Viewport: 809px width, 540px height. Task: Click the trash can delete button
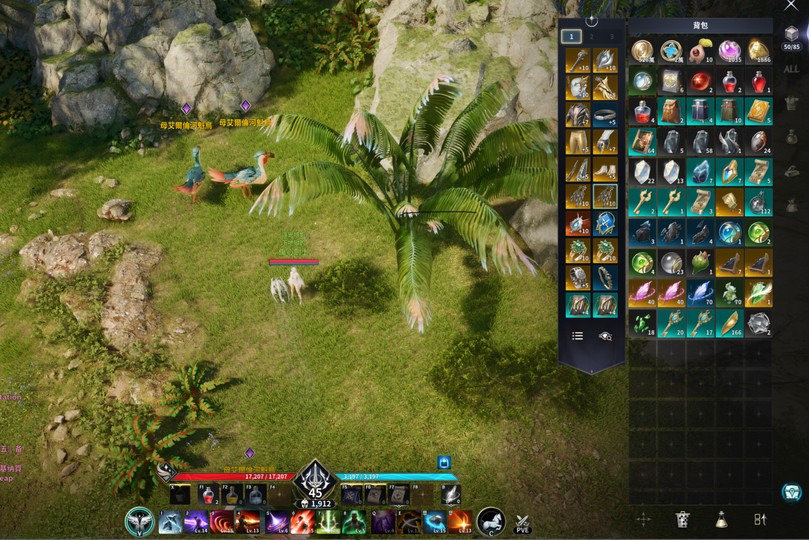683,518
